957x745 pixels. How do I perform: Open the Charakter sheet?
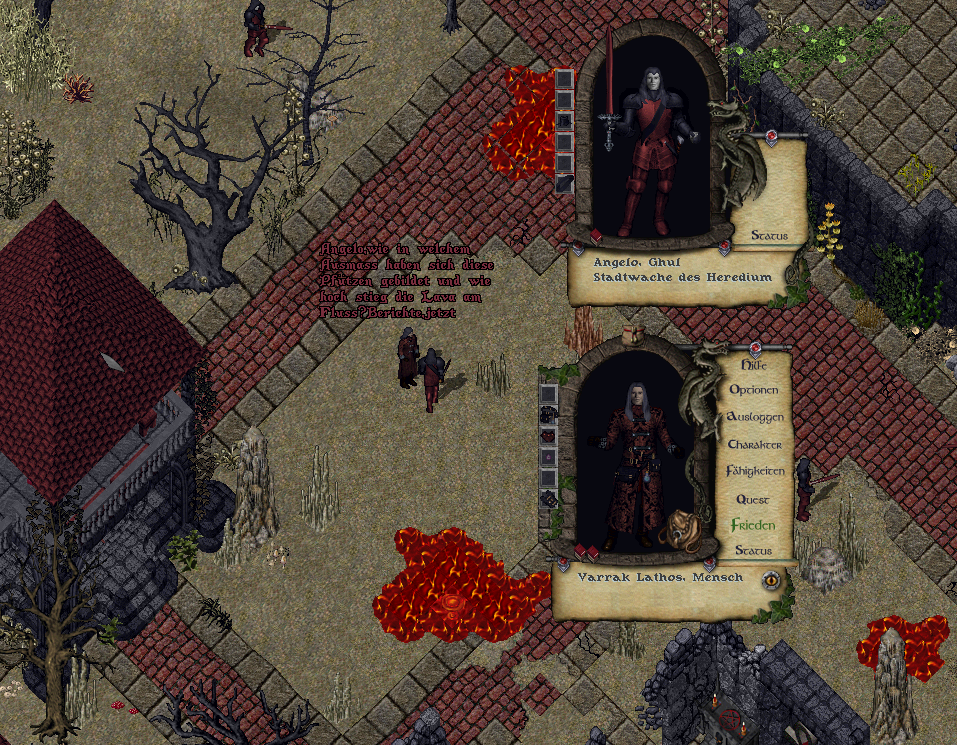click(x=756, y=444)
